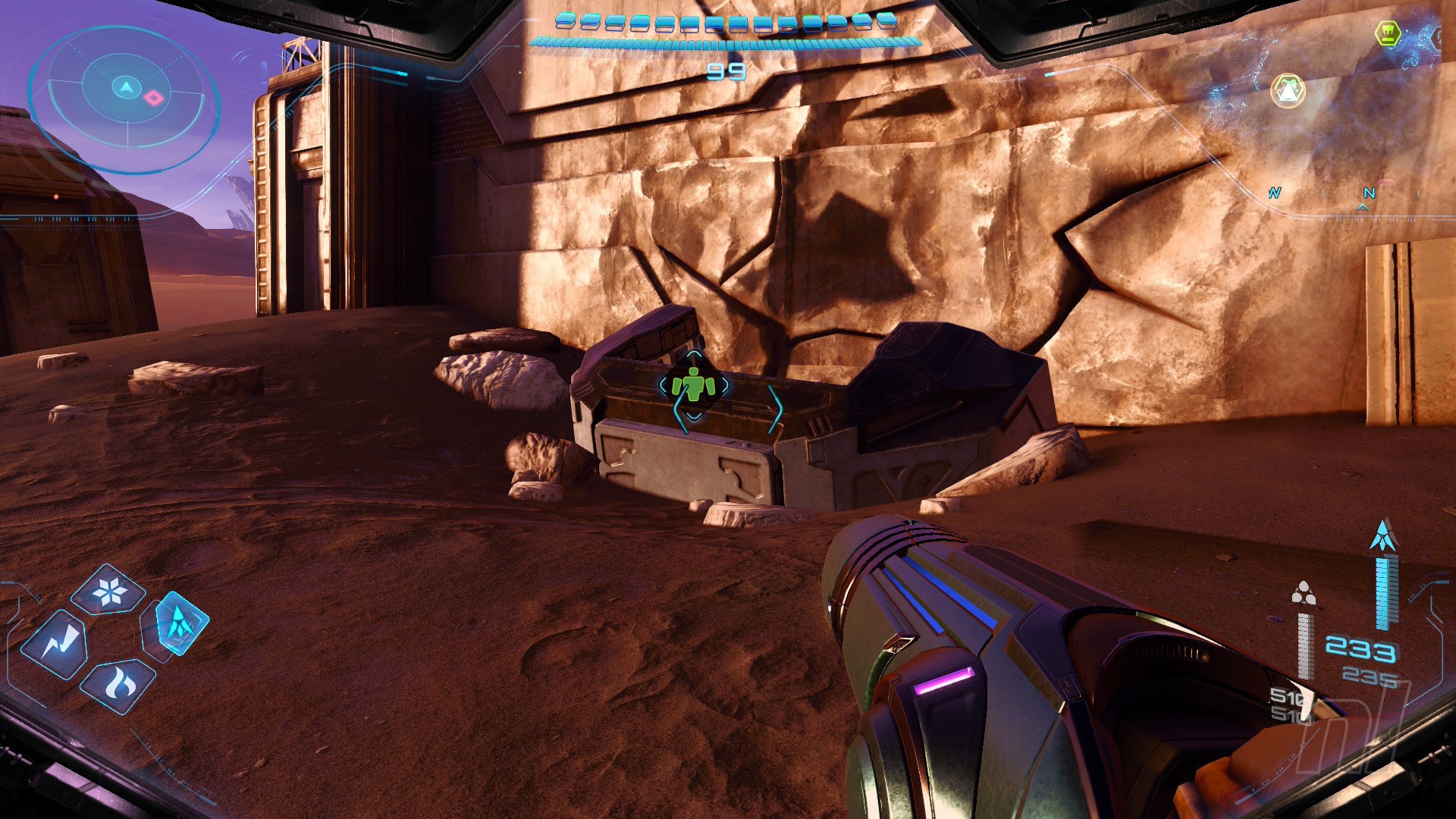The width and height of the screenshot is (1456, 819).
Task: Click the blue missile ammo icon
Action: [x=1383, y=536]
